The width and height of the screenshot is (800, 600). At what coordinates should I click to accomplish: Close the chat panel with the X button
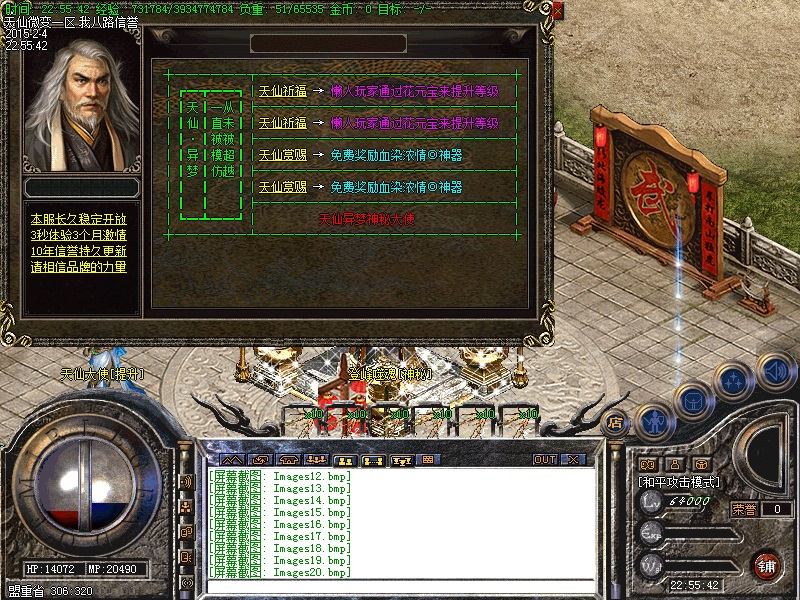(573, 460)
